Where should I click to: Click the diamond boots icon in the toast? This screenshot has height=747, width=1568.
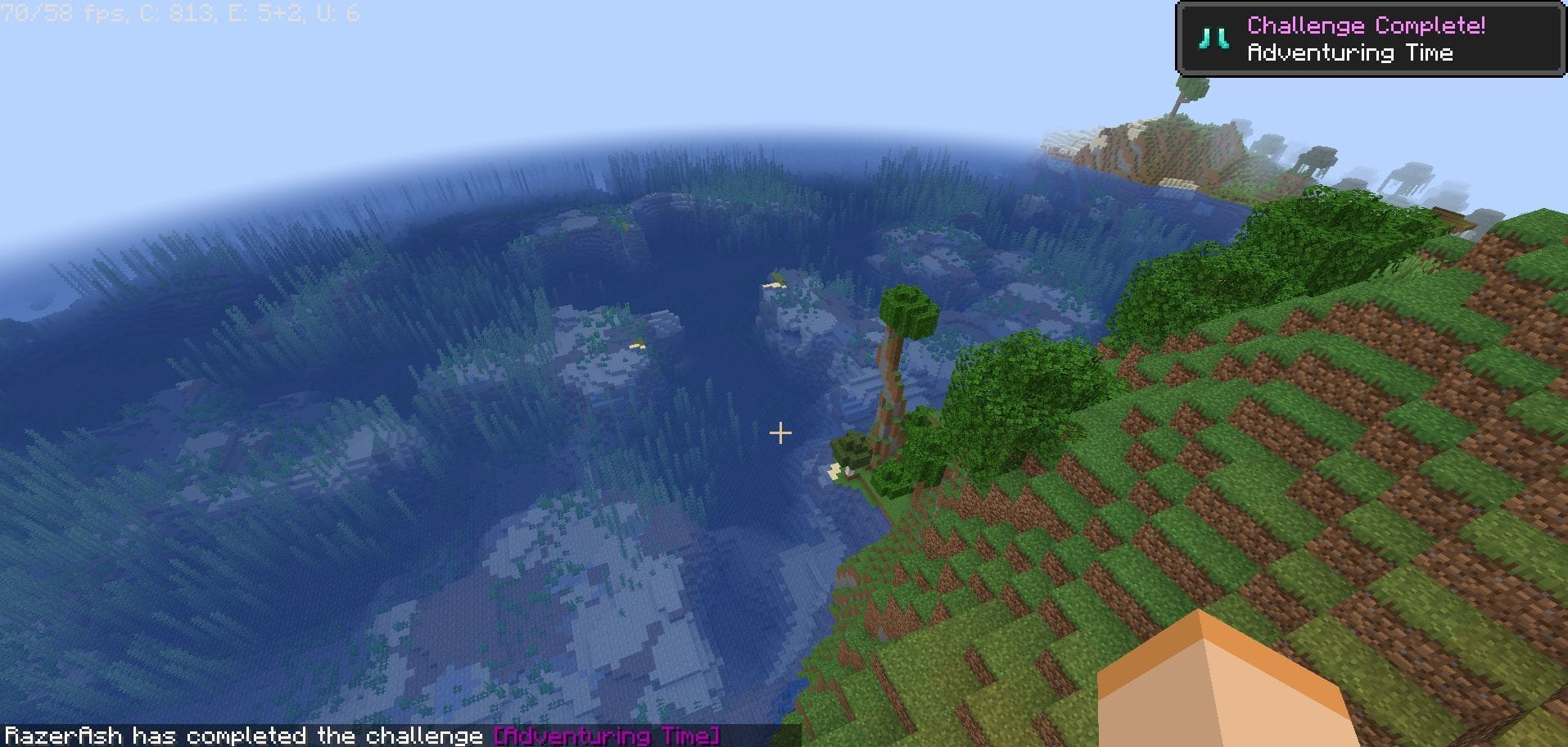(x=1213, y=38)
